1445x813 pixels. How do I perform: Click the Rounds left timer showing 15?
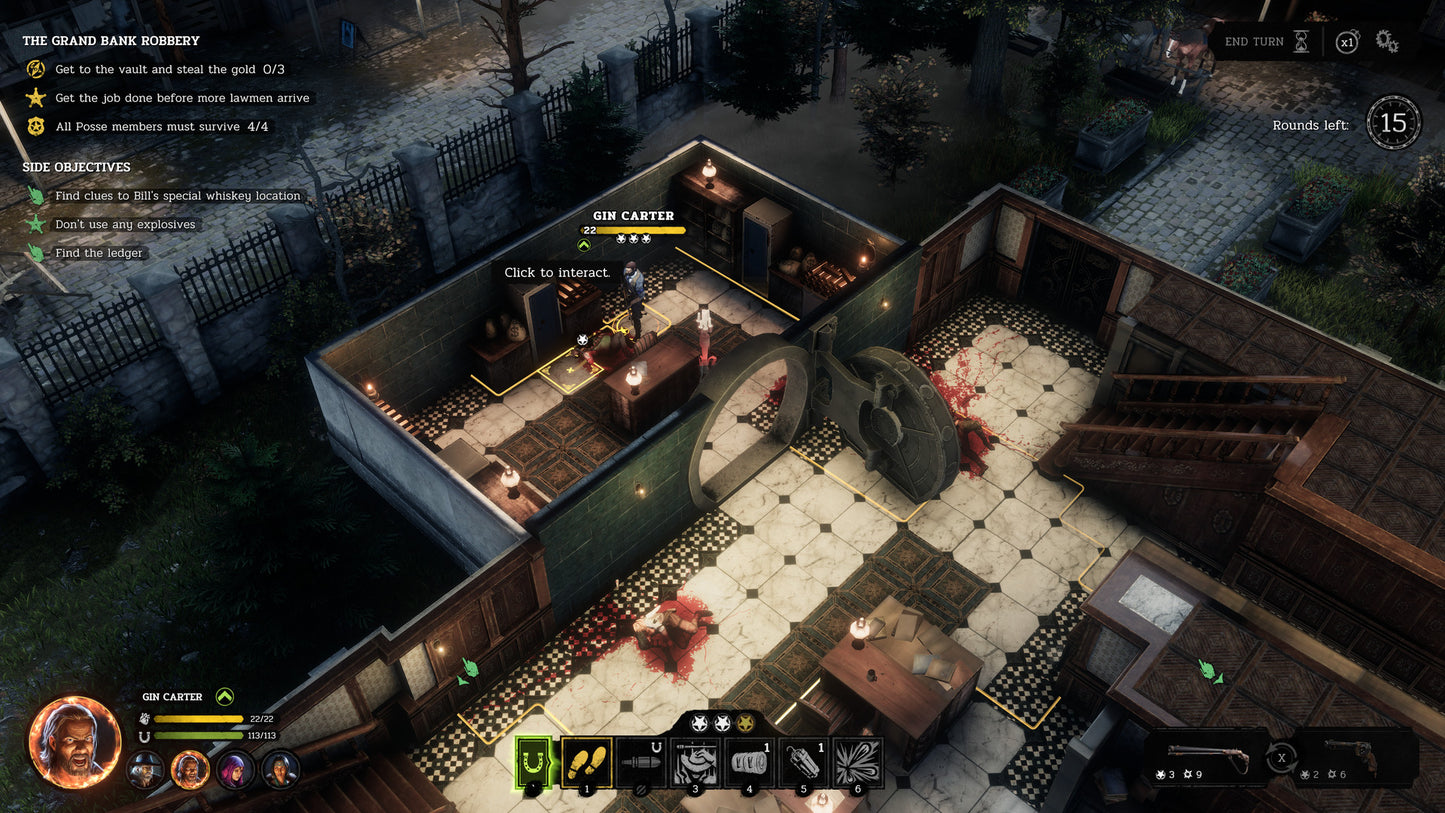tap(1394, 122)
